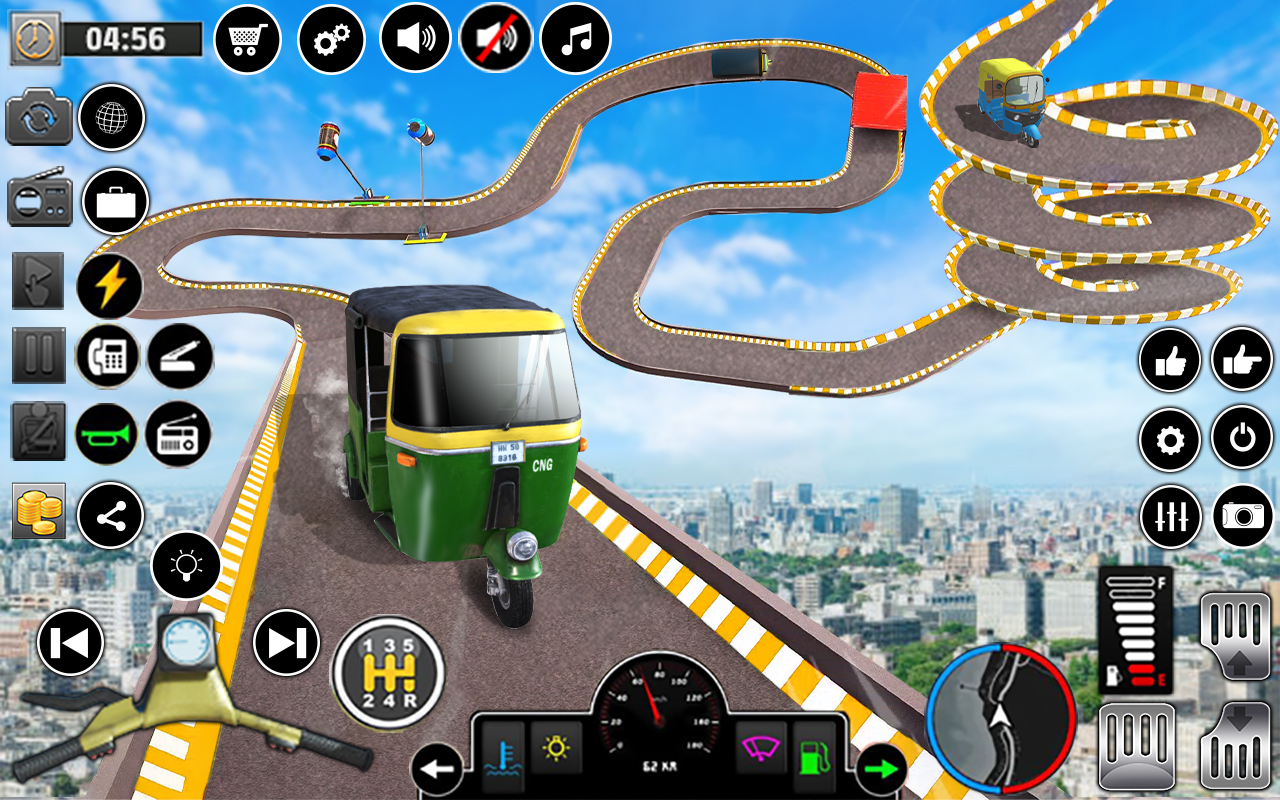Image resolution: width=1280 pixels, height=800 pixels.
Task: Open the world map globe
Action: pos(111,118)
